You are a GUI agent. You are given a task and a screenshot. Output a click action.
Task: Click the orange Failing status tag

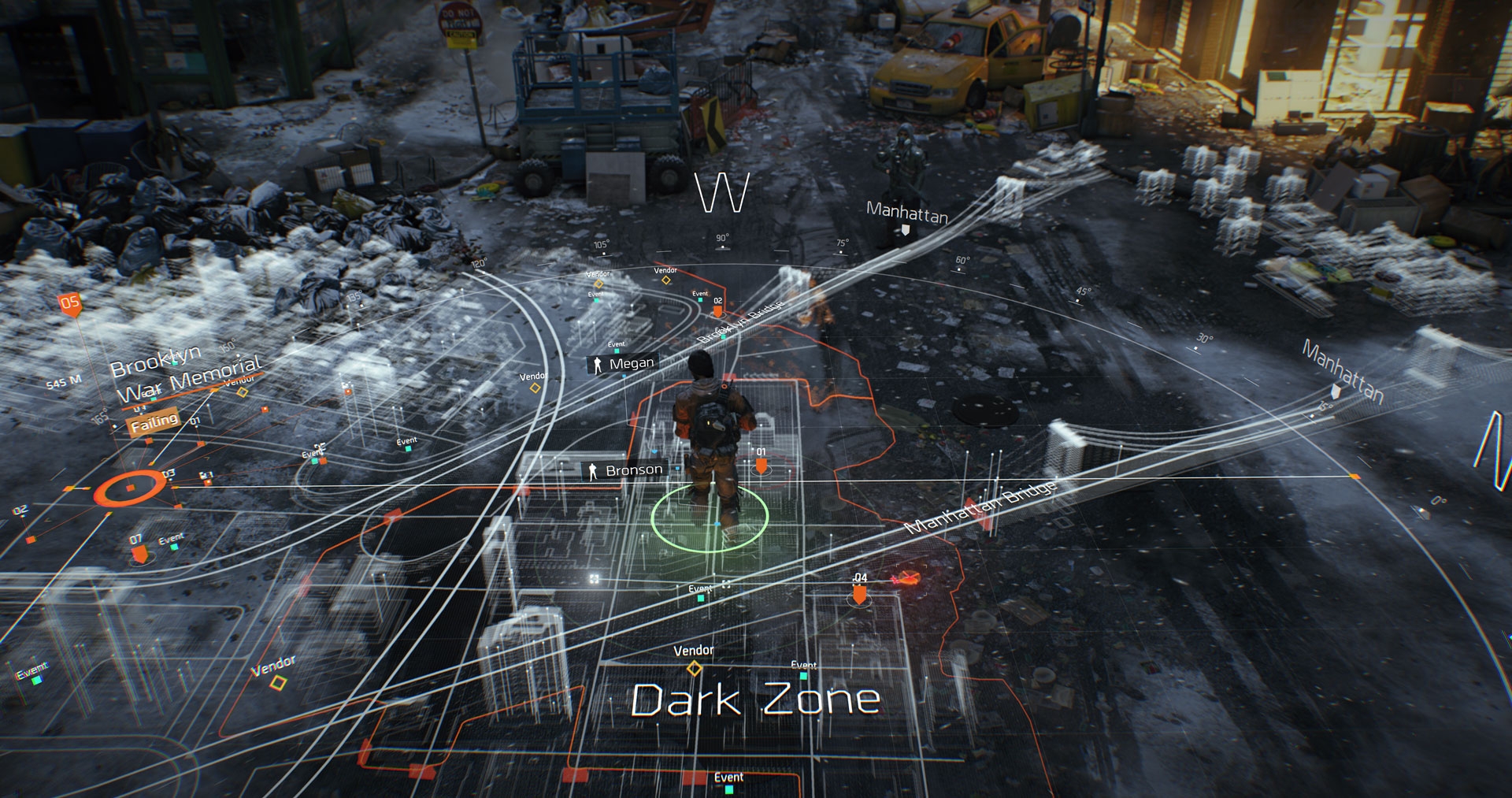(x=154, y=422)
